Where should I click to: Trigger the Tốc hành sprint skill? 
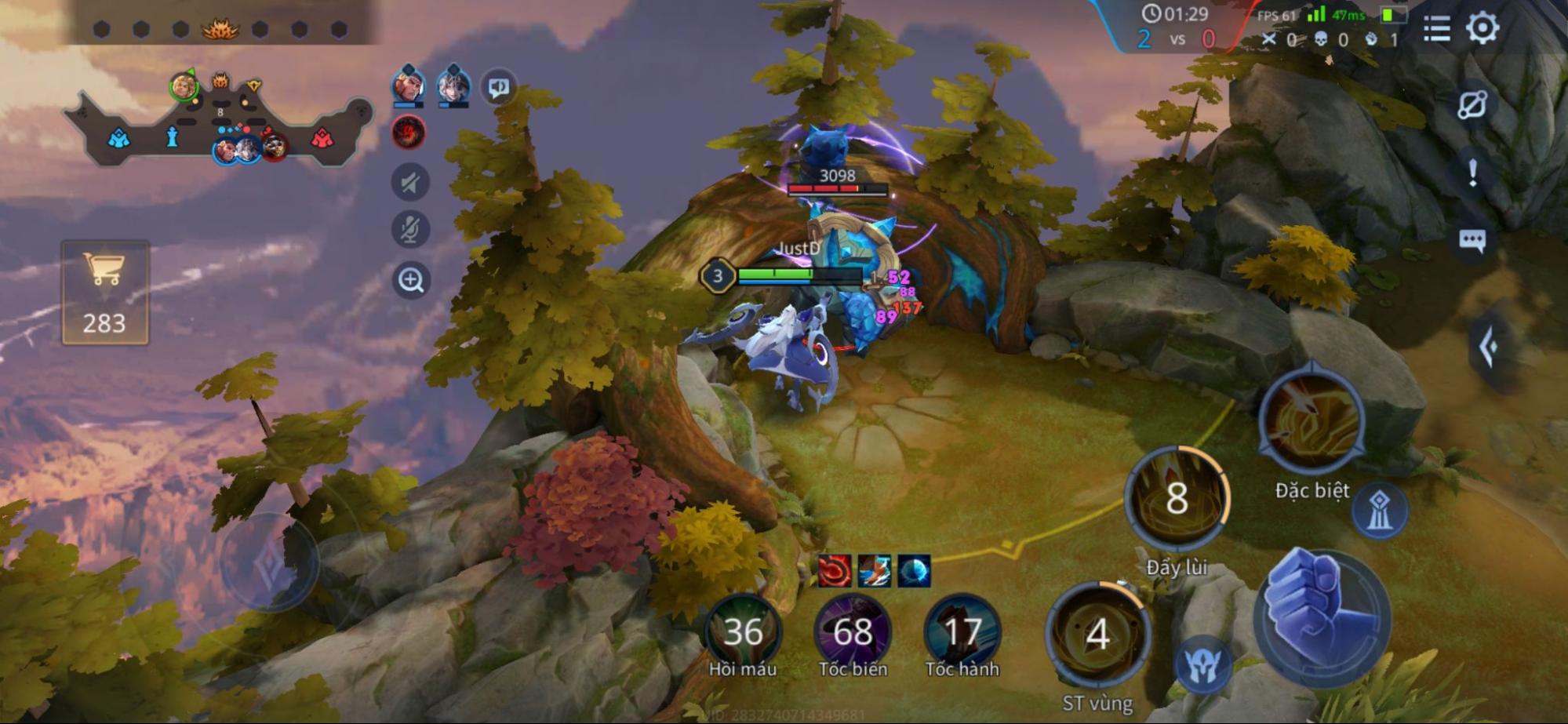(x=962, y=632)
